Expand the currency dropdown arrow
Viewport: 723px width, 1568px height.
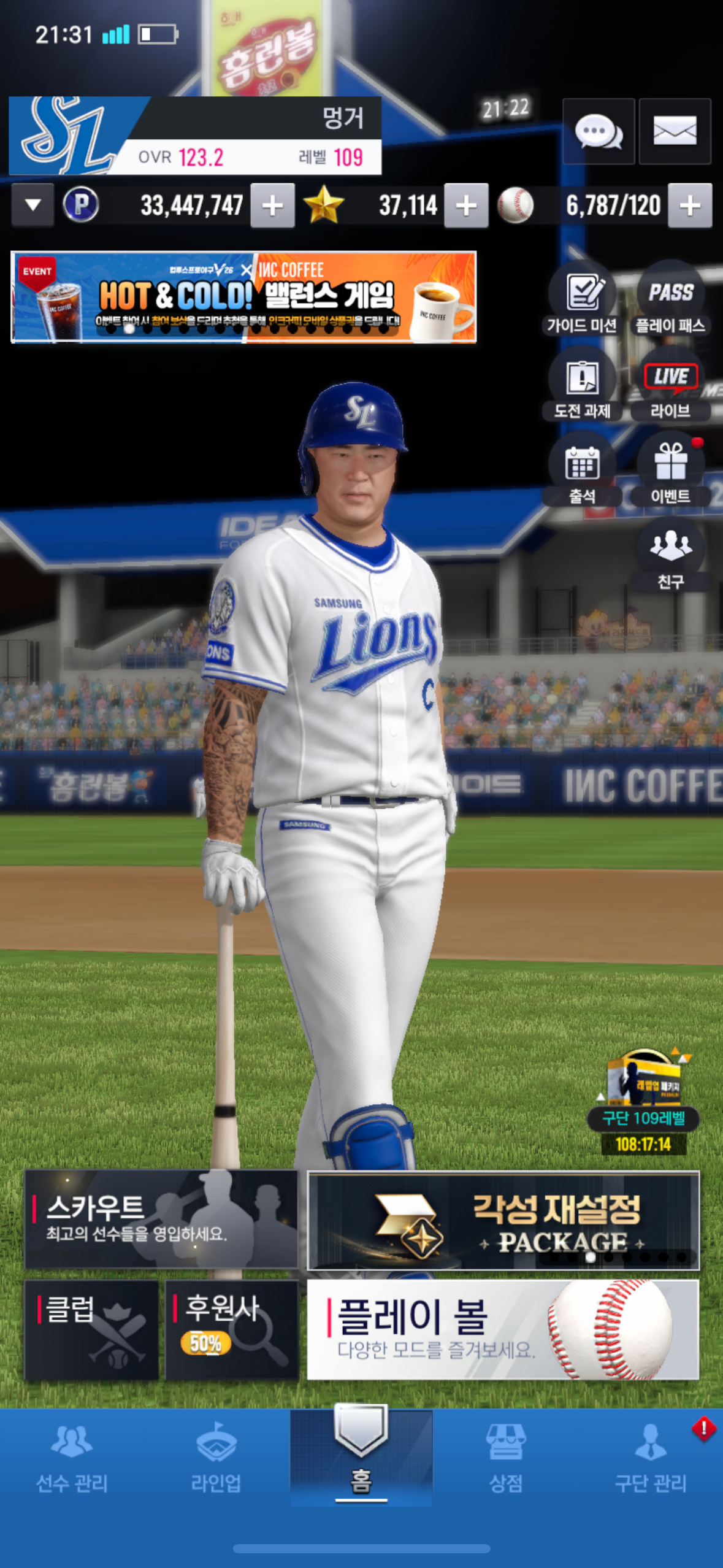pos(33,206)
